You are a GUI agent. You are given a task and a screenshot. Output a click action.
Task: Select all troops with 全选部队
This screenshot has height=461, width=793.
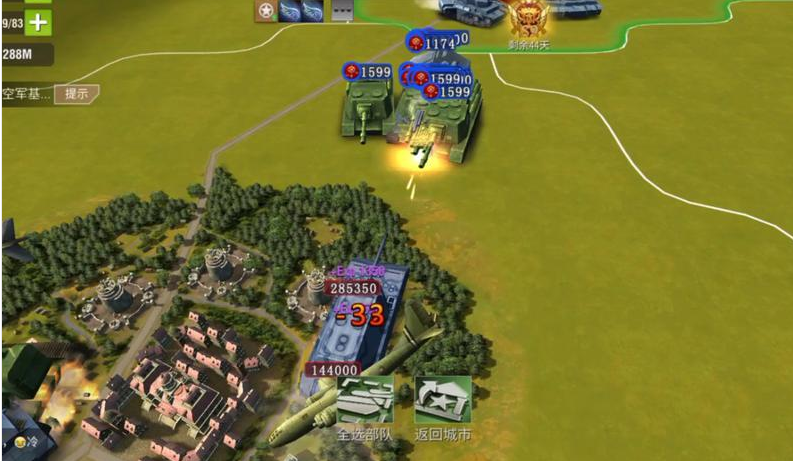pyautogui.click(x=364, y=403)
